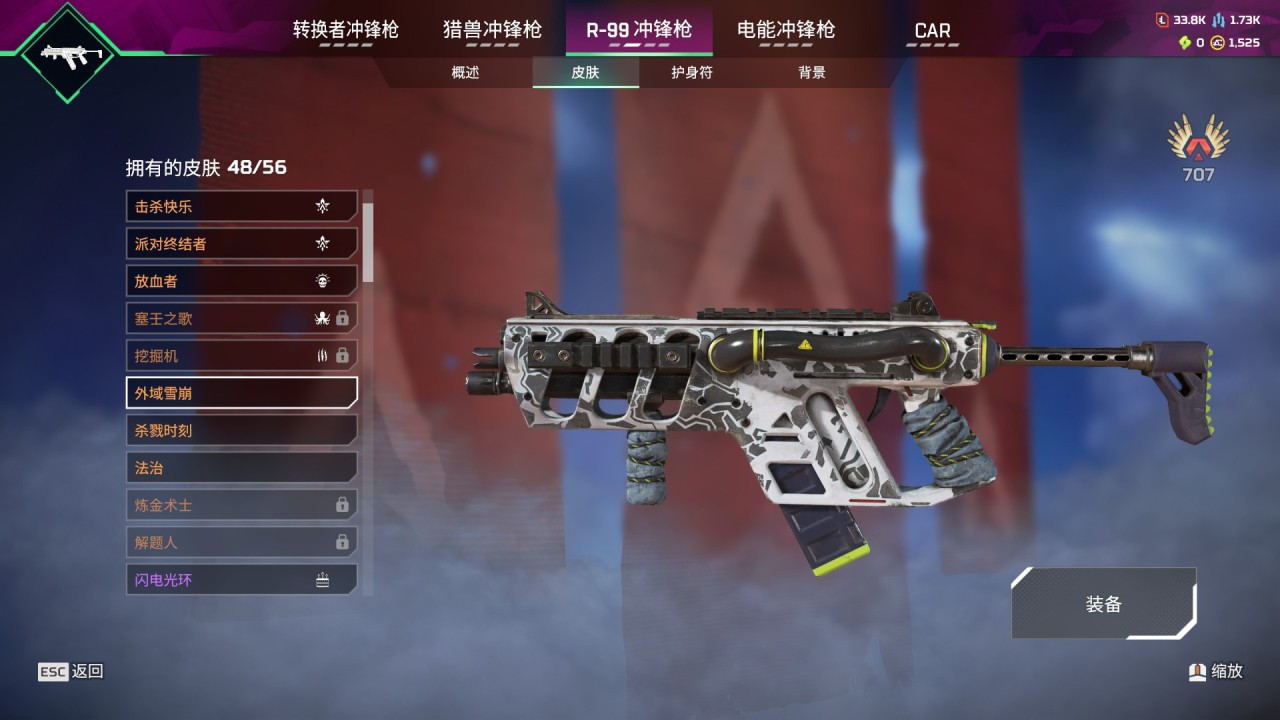This screenshot has height=720, width=1280.
Task: Go back using the 返回 button
Action: coord(71,672)
